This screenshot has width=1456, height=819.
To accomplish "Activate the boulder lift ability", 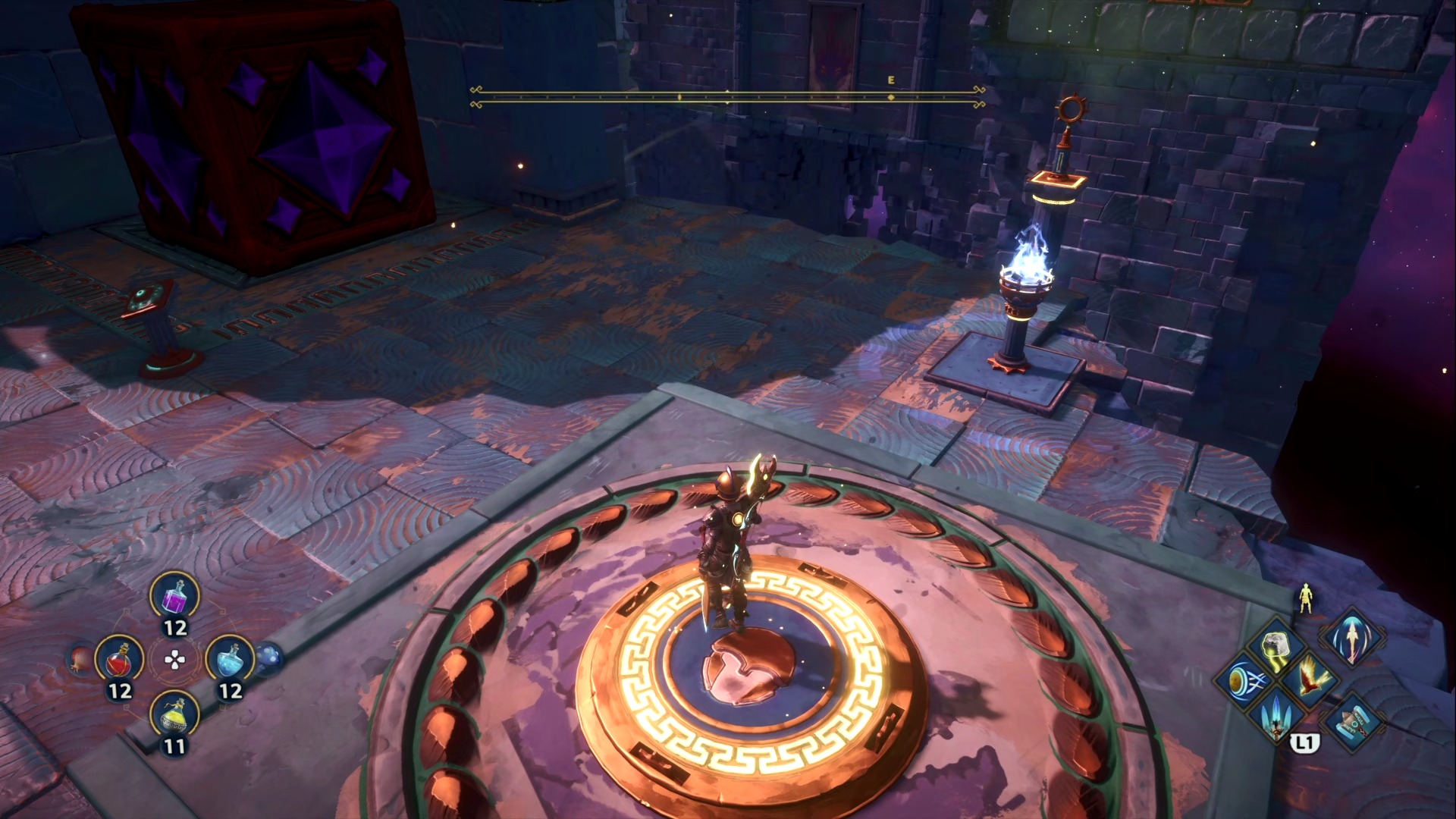I will click(x=1277, y=647).
